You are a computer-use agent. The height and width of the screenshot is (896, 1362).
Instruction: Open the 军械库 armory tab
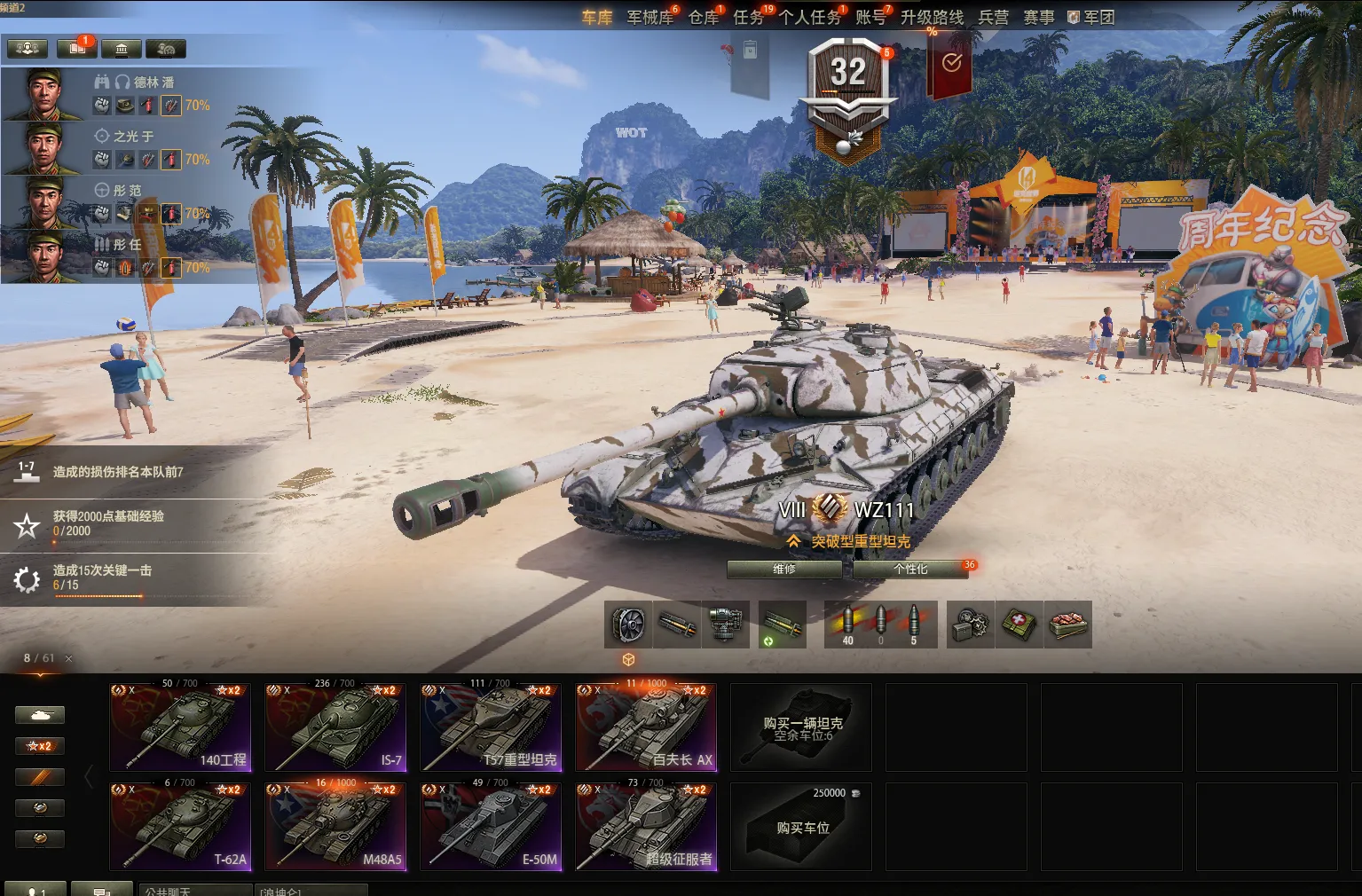[x=650, y=17]
